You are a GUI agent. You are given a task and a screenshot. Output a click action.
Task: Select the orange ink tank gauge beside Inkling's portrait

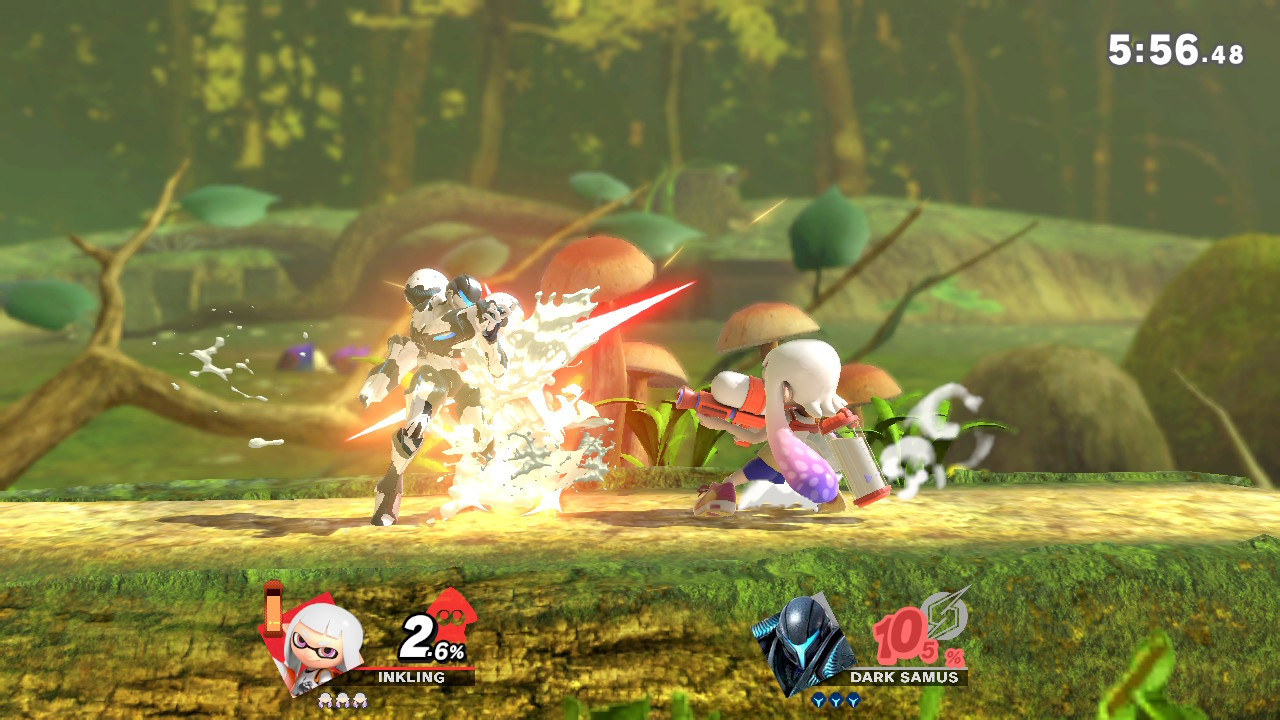273,612
